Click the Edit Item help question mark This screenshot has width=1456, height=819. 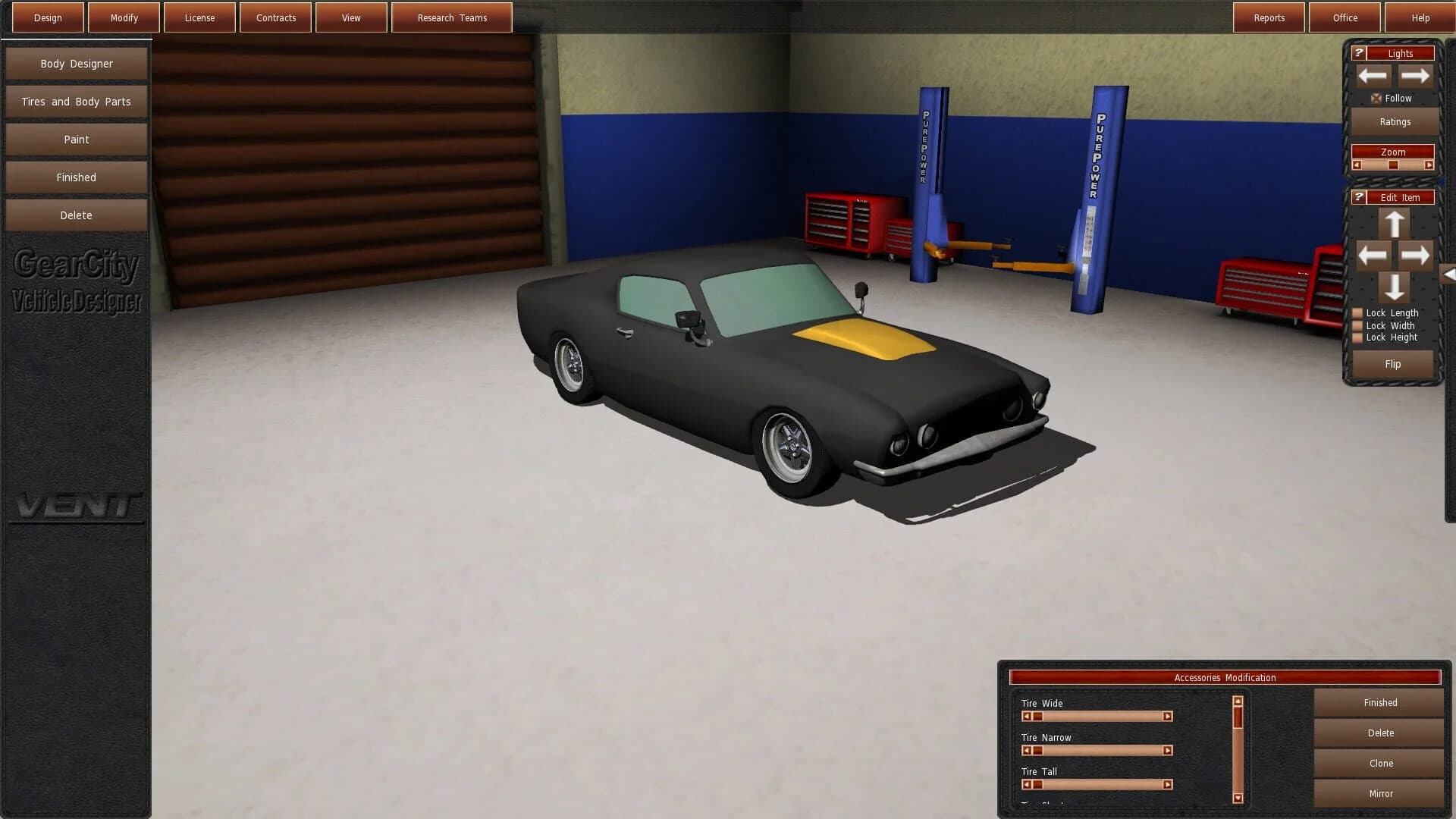1358,196
